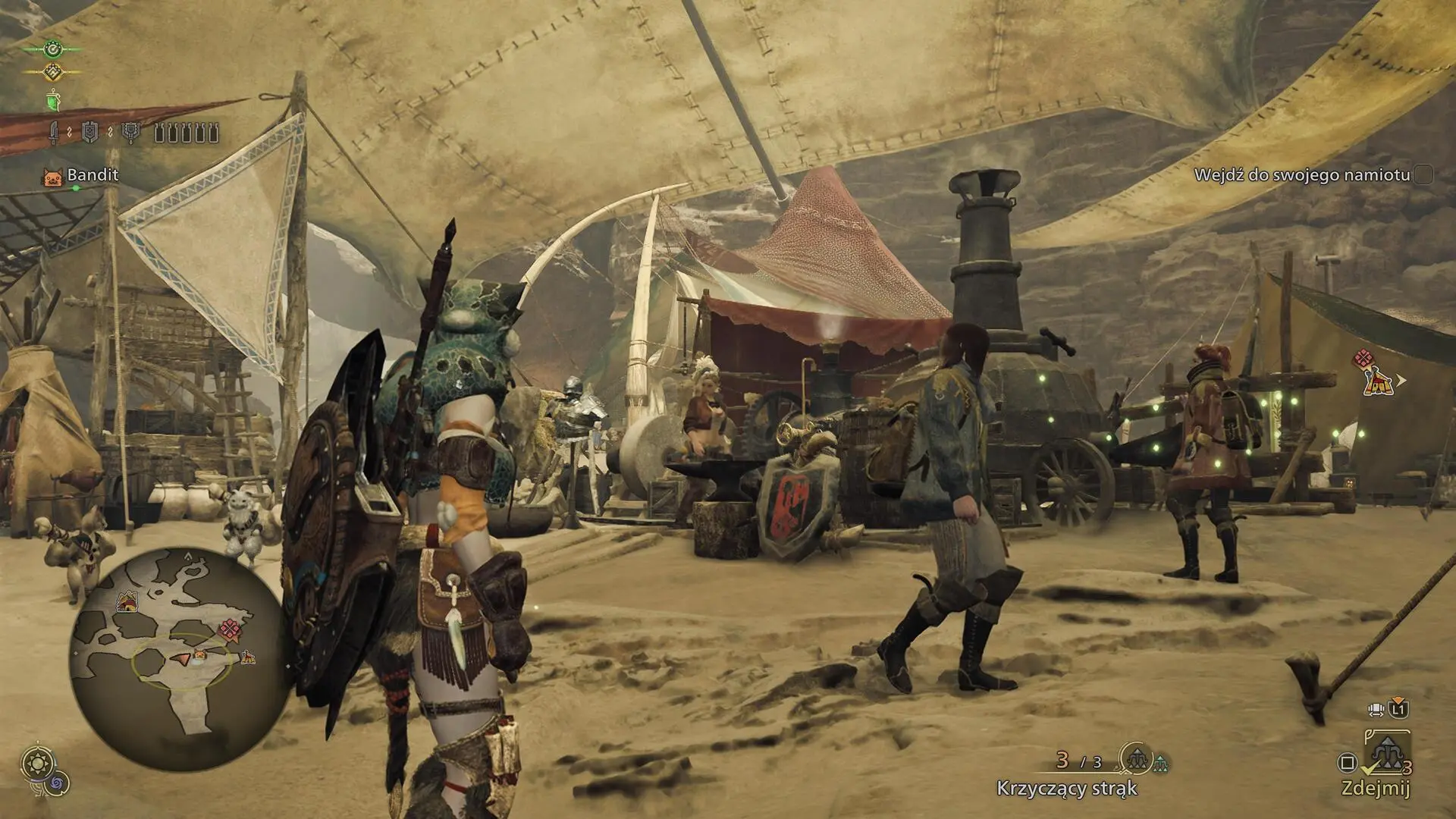Select the green health gauge icon

52,49
